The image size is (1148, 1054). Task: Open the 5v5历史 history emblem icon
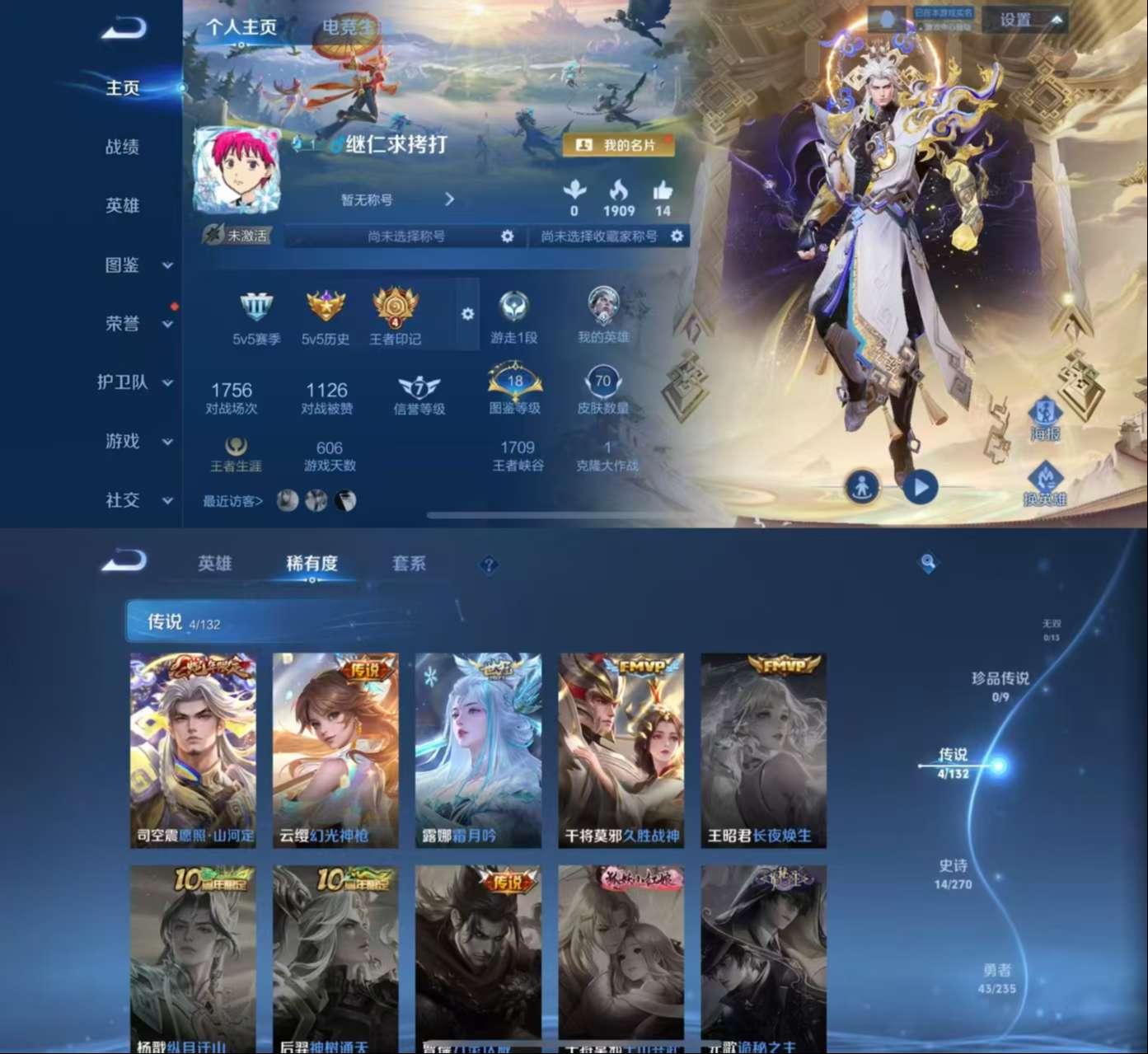tap(326, 309)
